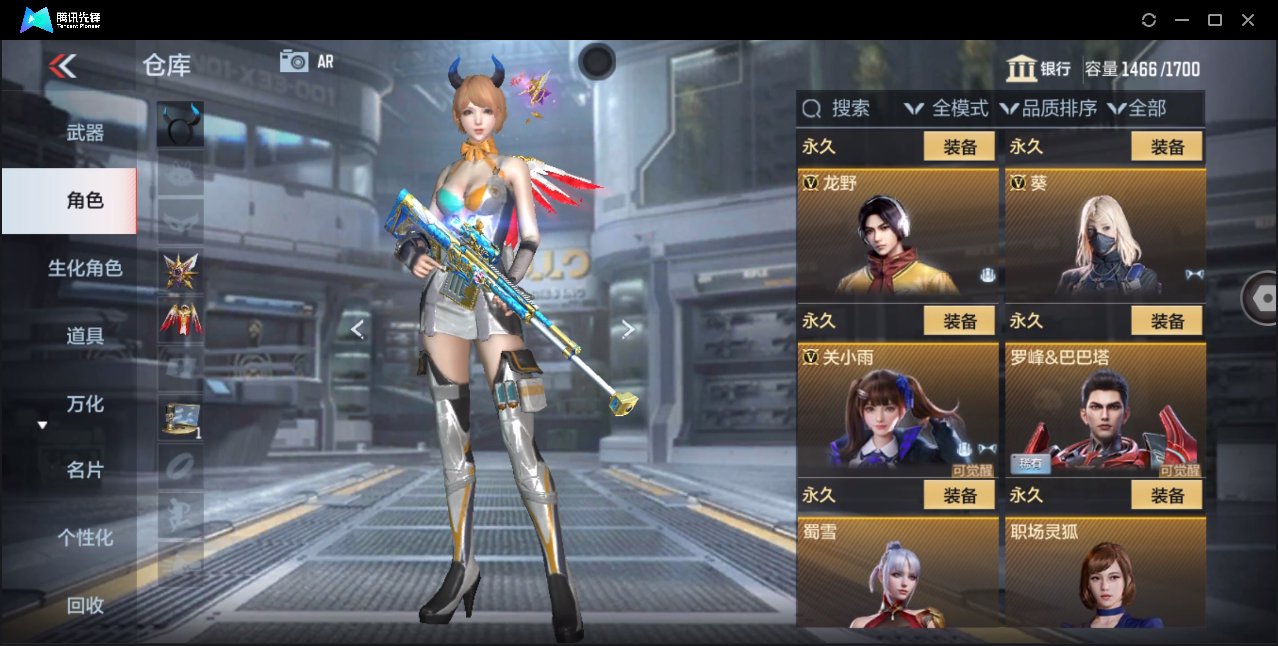Equip the 龙野 character with 装备
Viewport: 1278px width, 646px height.
(959, 147)
